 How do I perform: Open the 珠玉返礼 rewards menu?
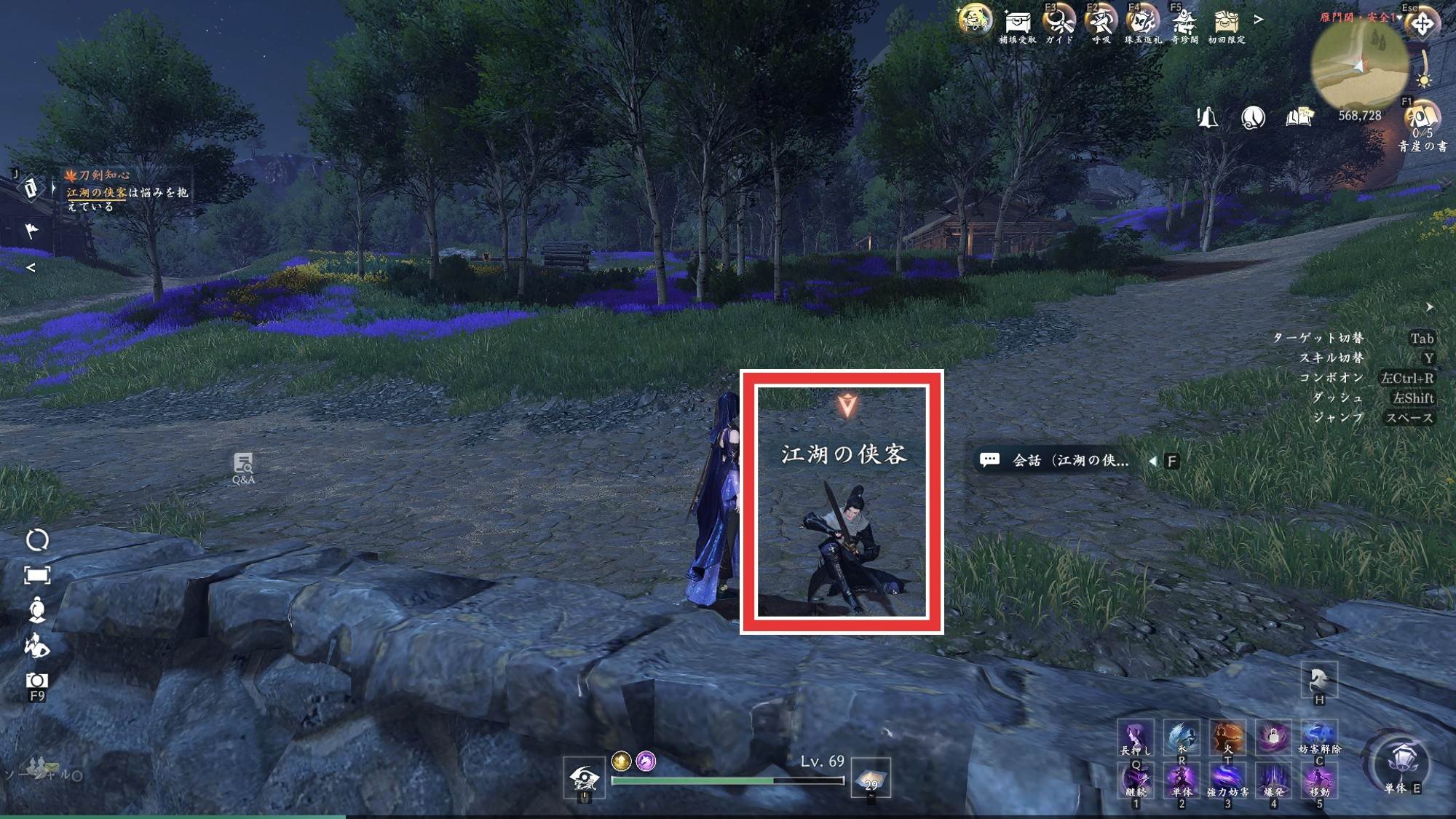click(x=1142, y=22)
